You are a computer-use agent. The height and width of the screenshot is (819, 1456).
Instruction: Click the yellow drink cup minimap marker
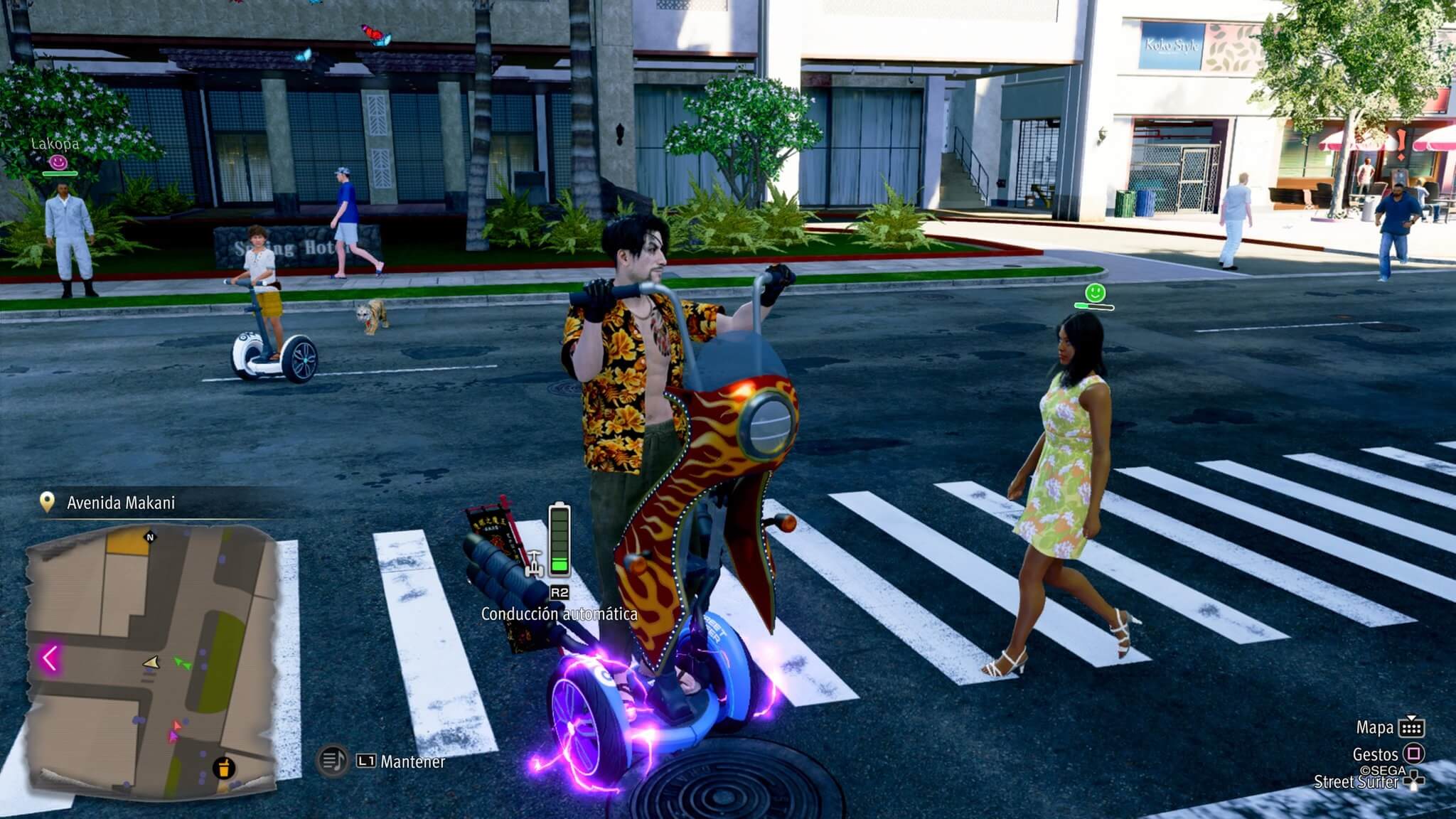click(x=224, y=768)
